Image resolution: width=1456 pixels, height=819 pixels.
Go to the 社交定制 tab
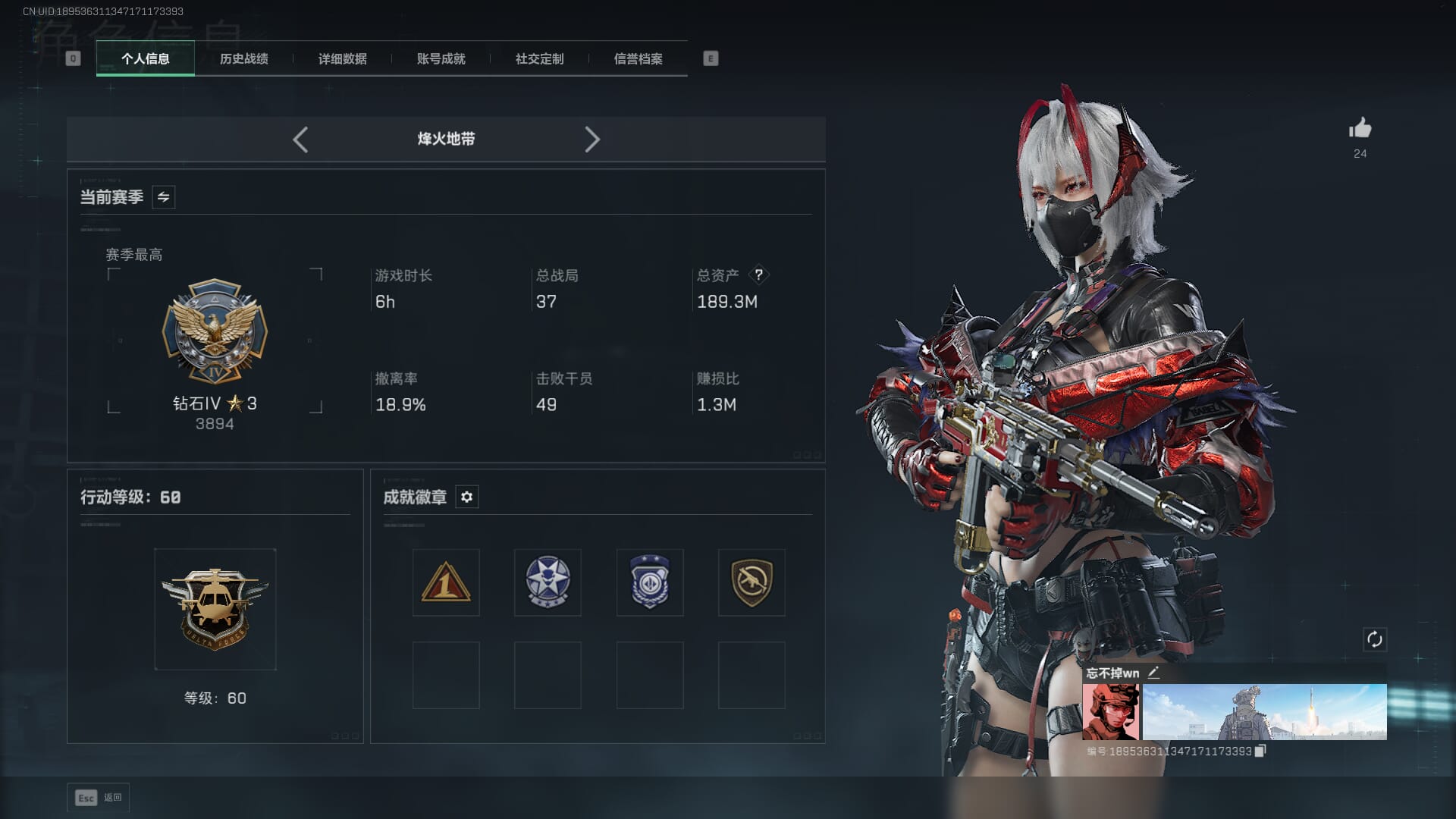coord(539,58)
